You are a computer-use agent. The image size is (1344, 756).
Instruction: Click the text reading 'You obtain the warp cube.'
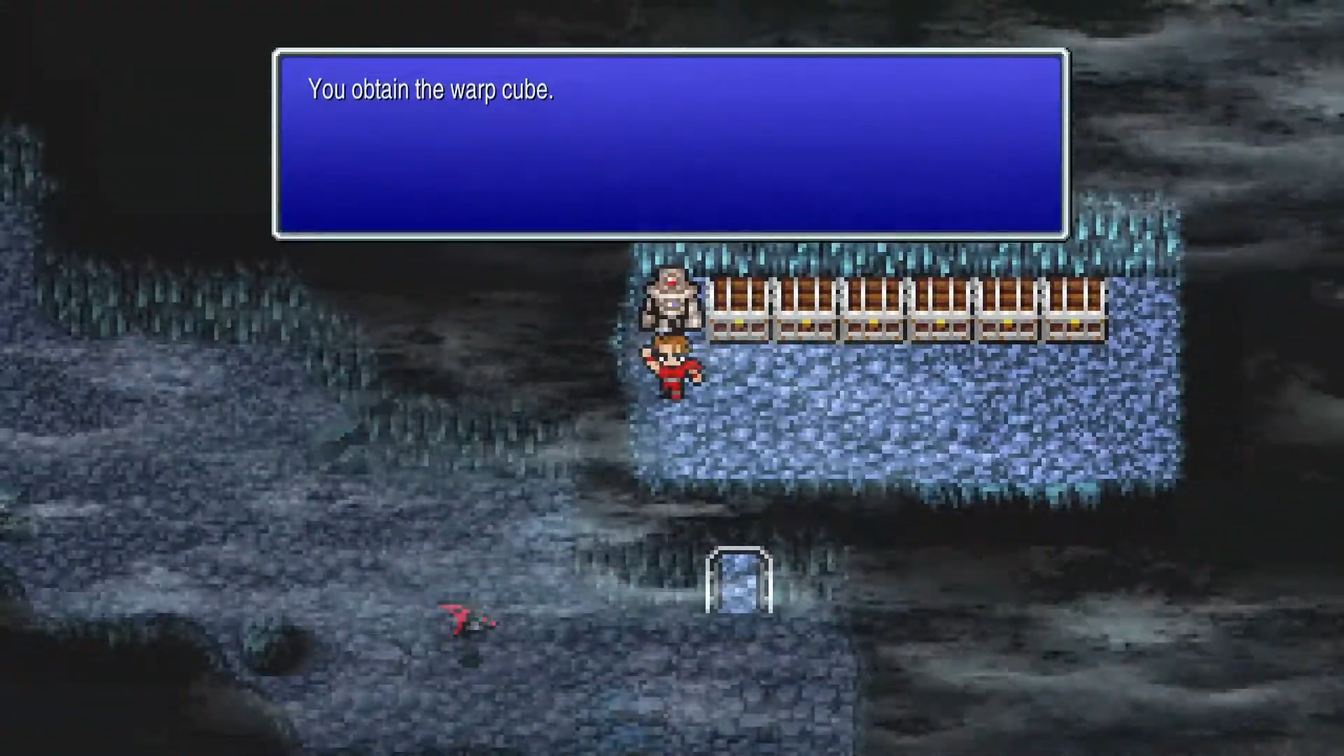coord(429,89)
